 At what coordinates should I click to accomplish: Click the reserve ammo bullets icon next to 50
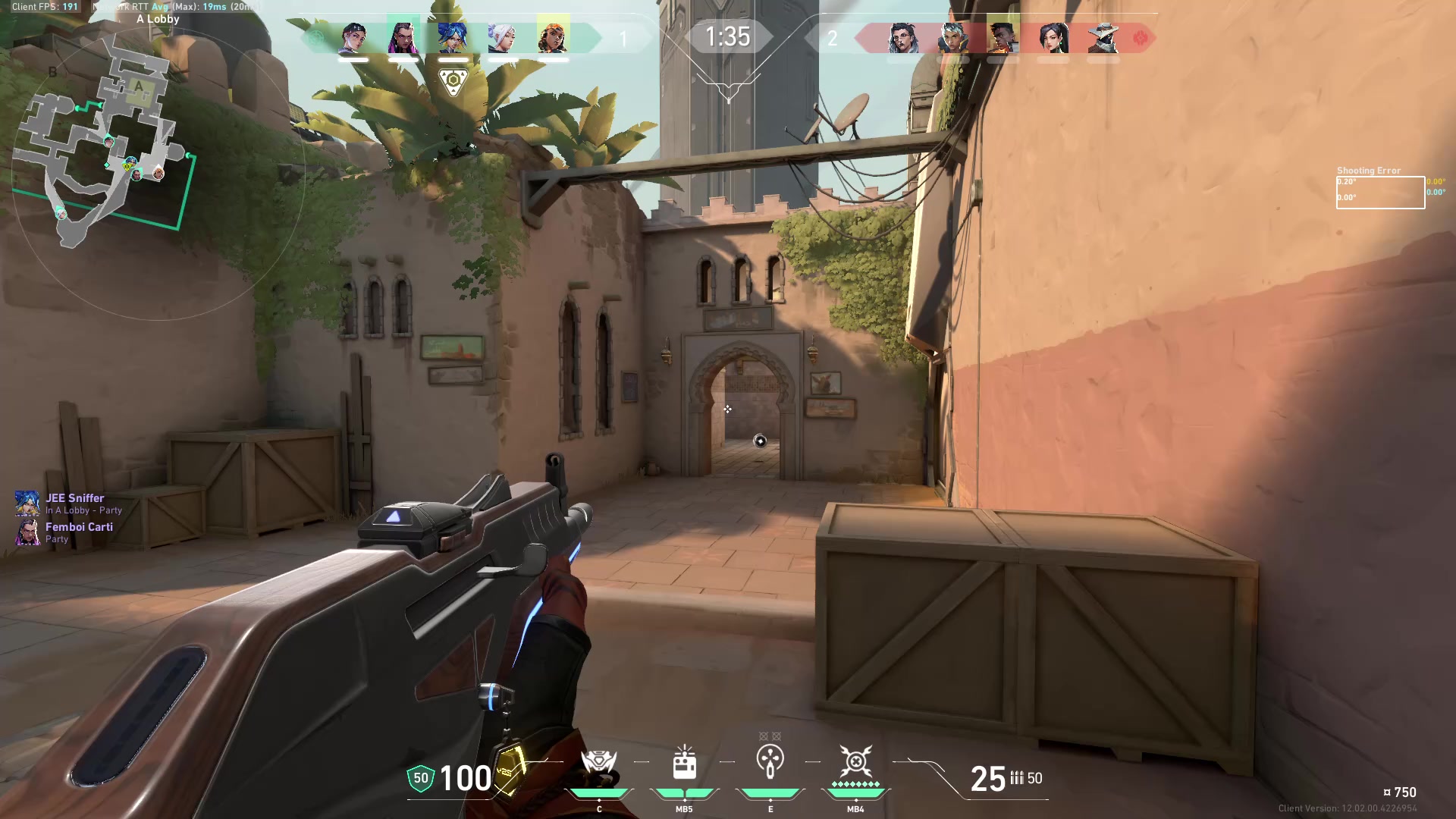(x=1016, y=778)
